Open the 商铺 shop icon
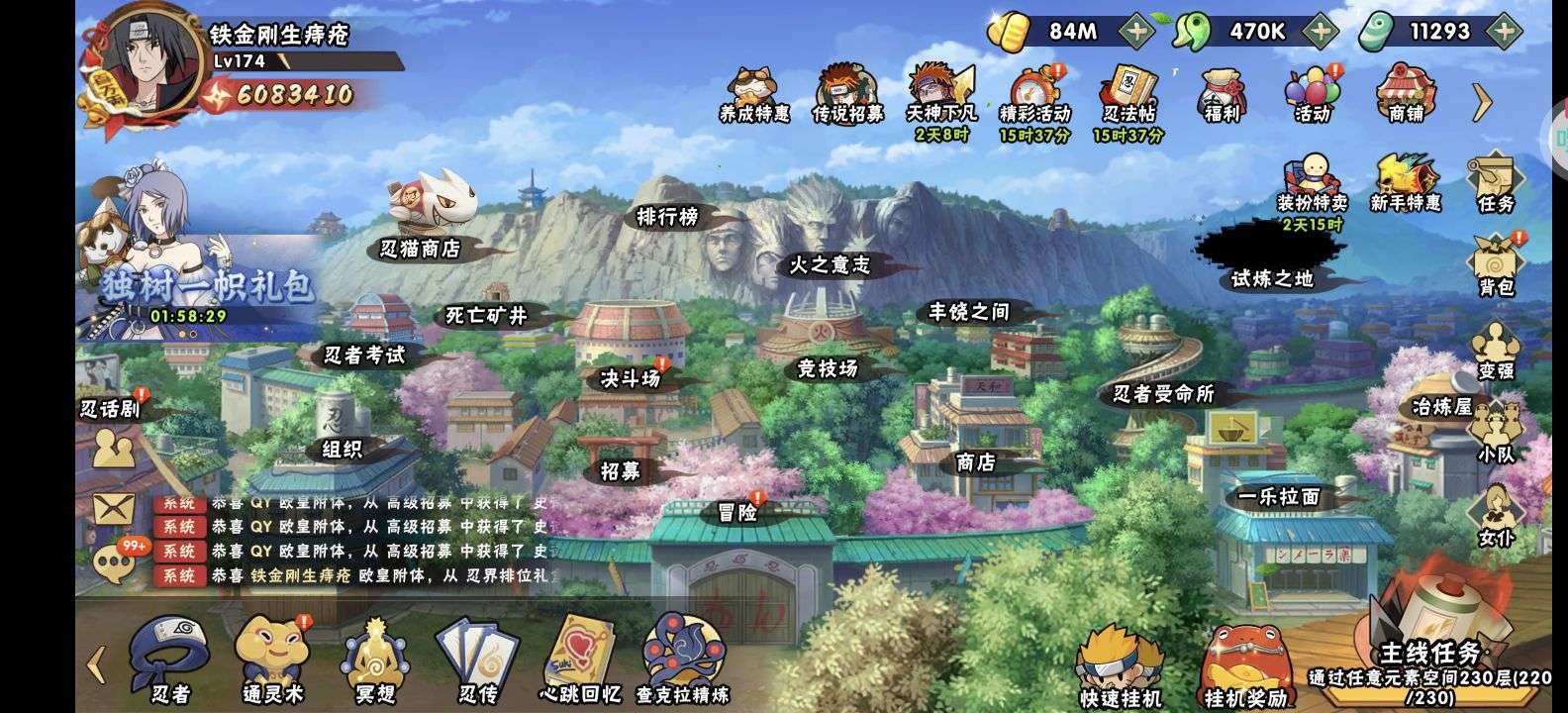 coord(1406,93)
